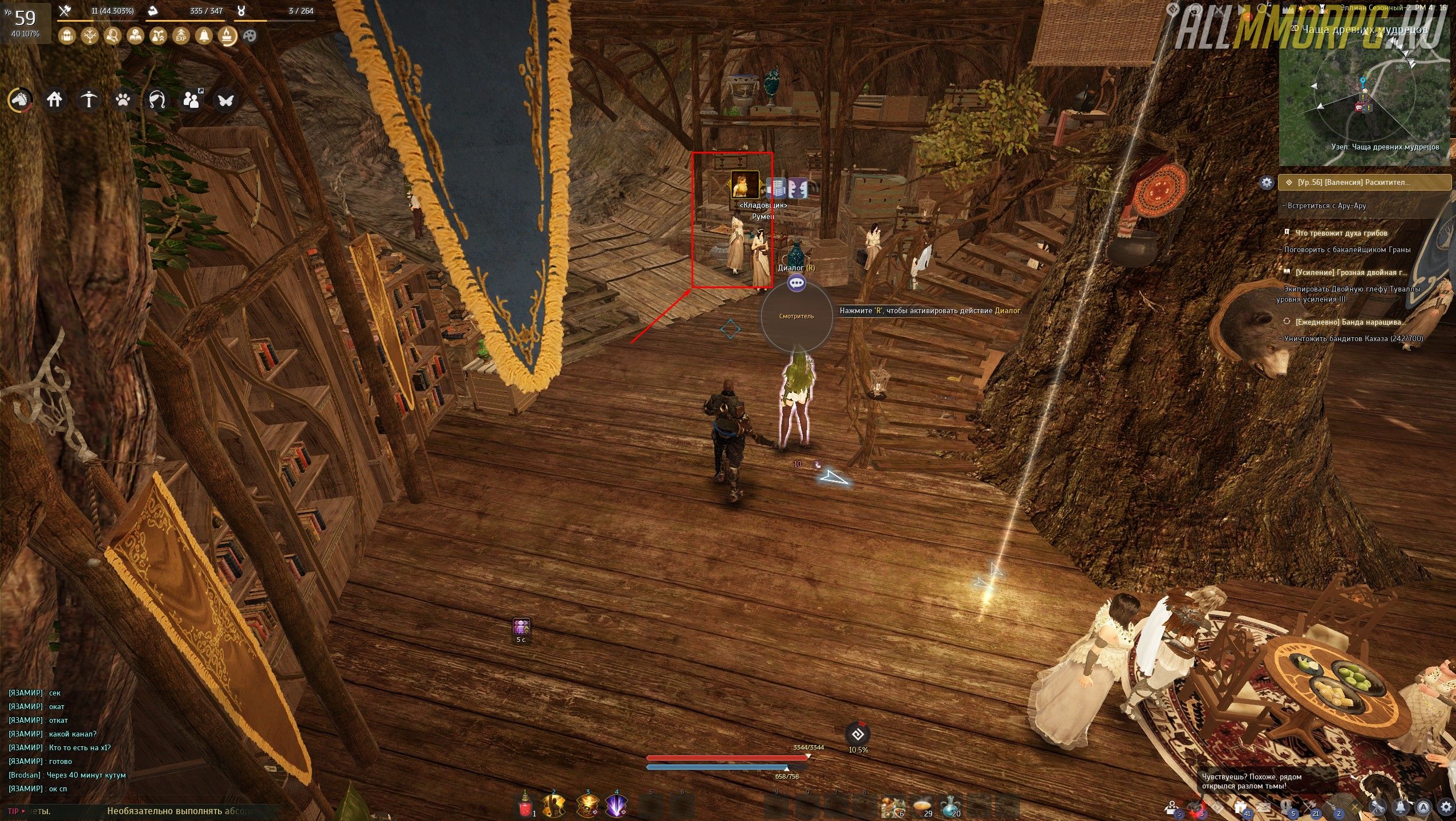Open game settings gear in bottom corner
This screenshot has height=821, width=1456.
(x=1446, y=807)
